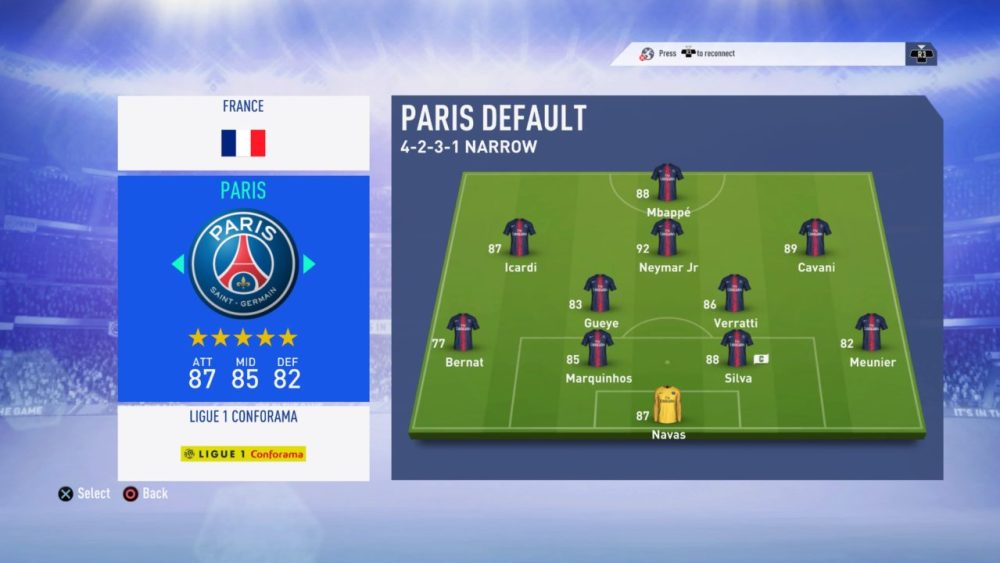Click goalkeeper Navas's yellow shirt
The width and height of the screenshot is (1000, 563).
click(667, 405)
